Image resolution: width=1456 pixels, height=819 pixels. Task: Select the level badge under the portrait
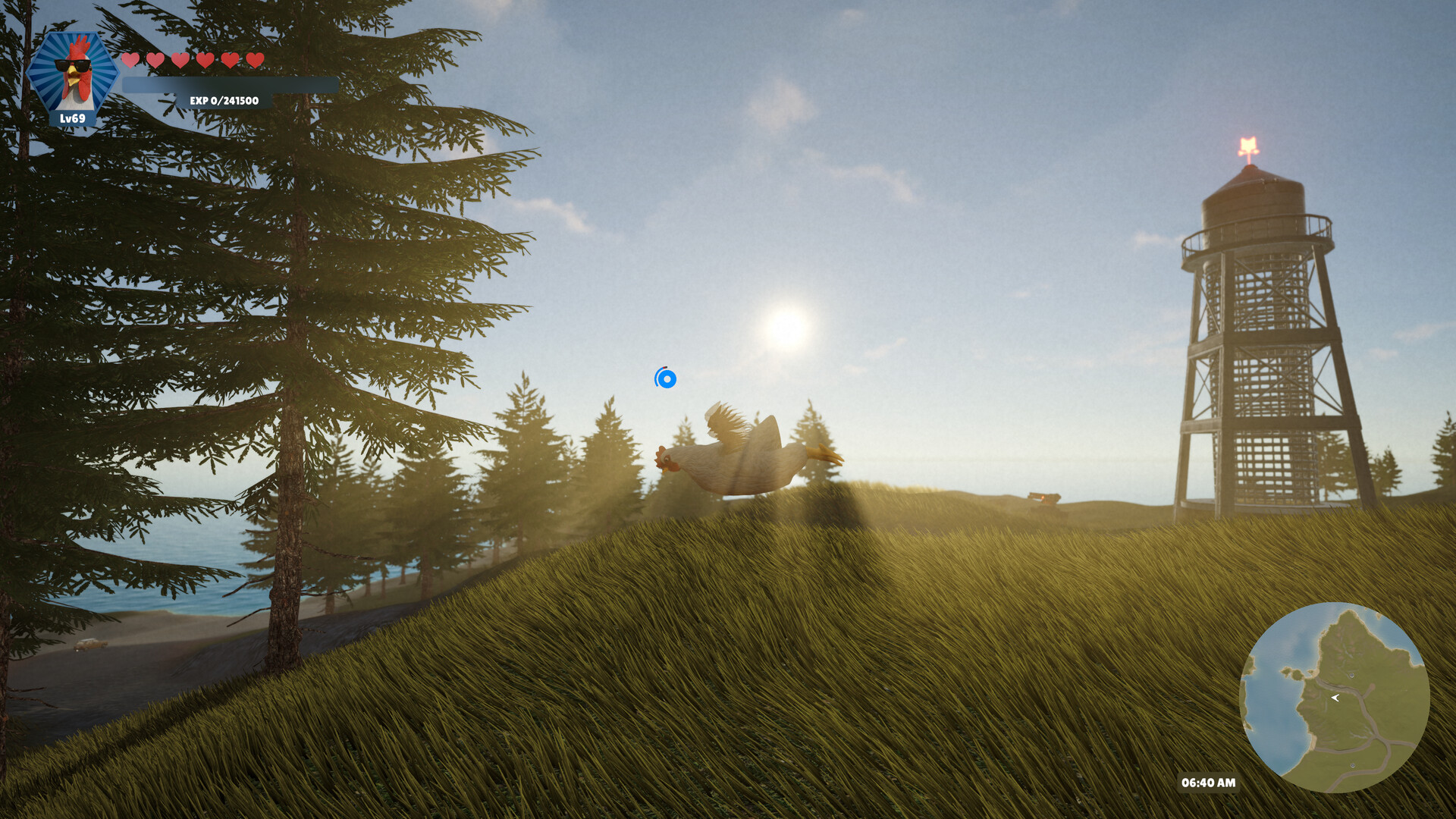click(x=73, y=118)
